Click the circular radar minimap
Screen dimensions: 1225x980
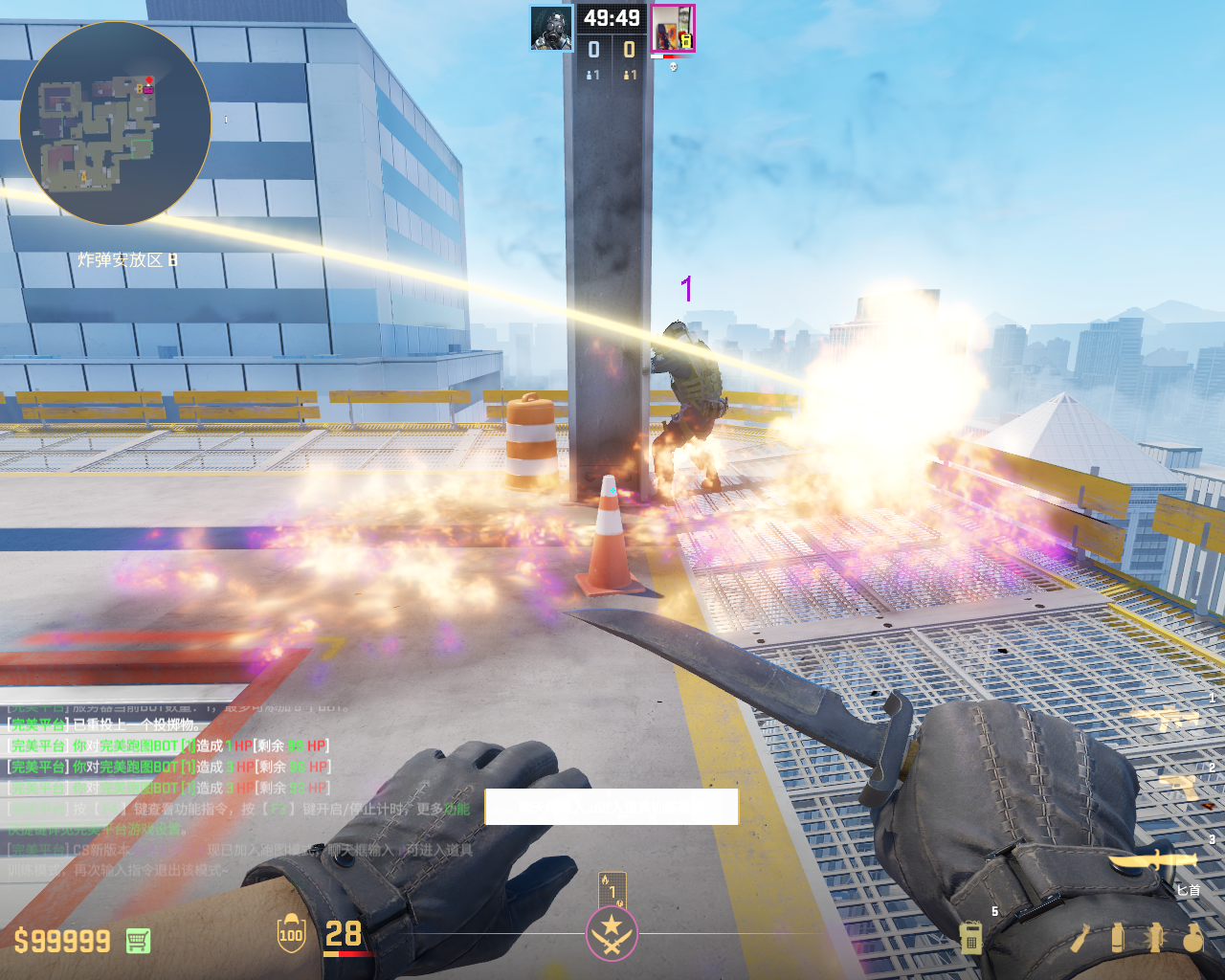pos(115,122)
